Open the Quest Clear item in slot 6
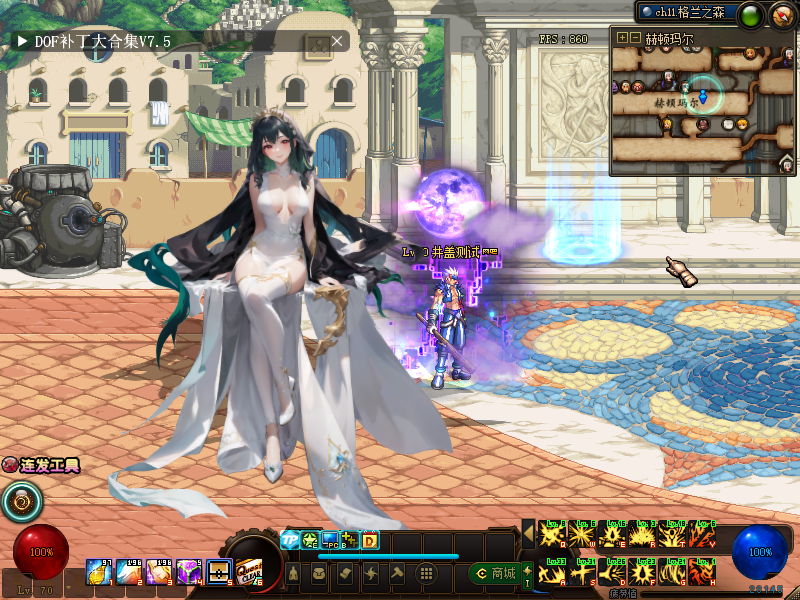800x600 pixels. coord(251,570)
